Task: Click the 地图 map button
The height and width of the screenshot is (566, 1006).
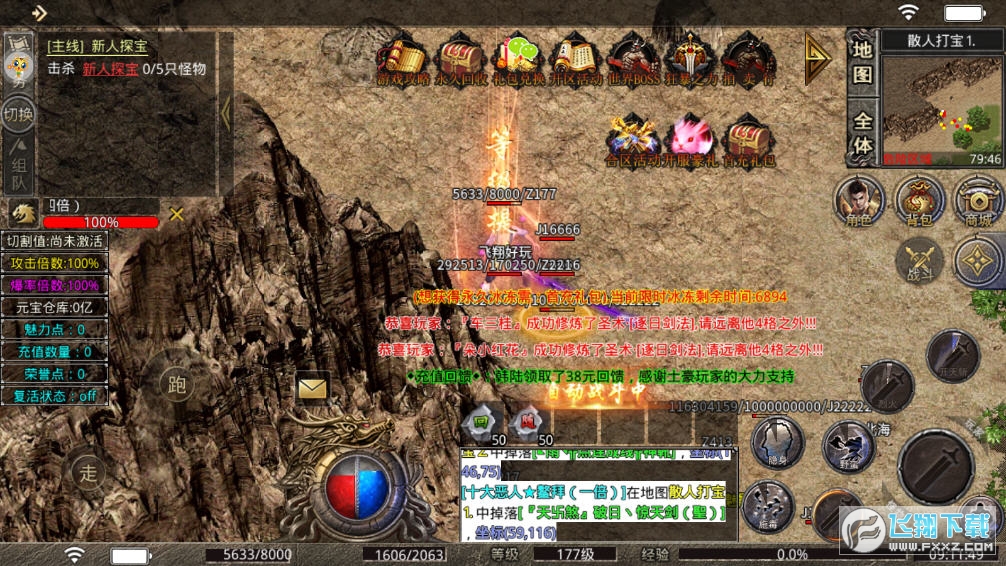Action: coord(863,62)
